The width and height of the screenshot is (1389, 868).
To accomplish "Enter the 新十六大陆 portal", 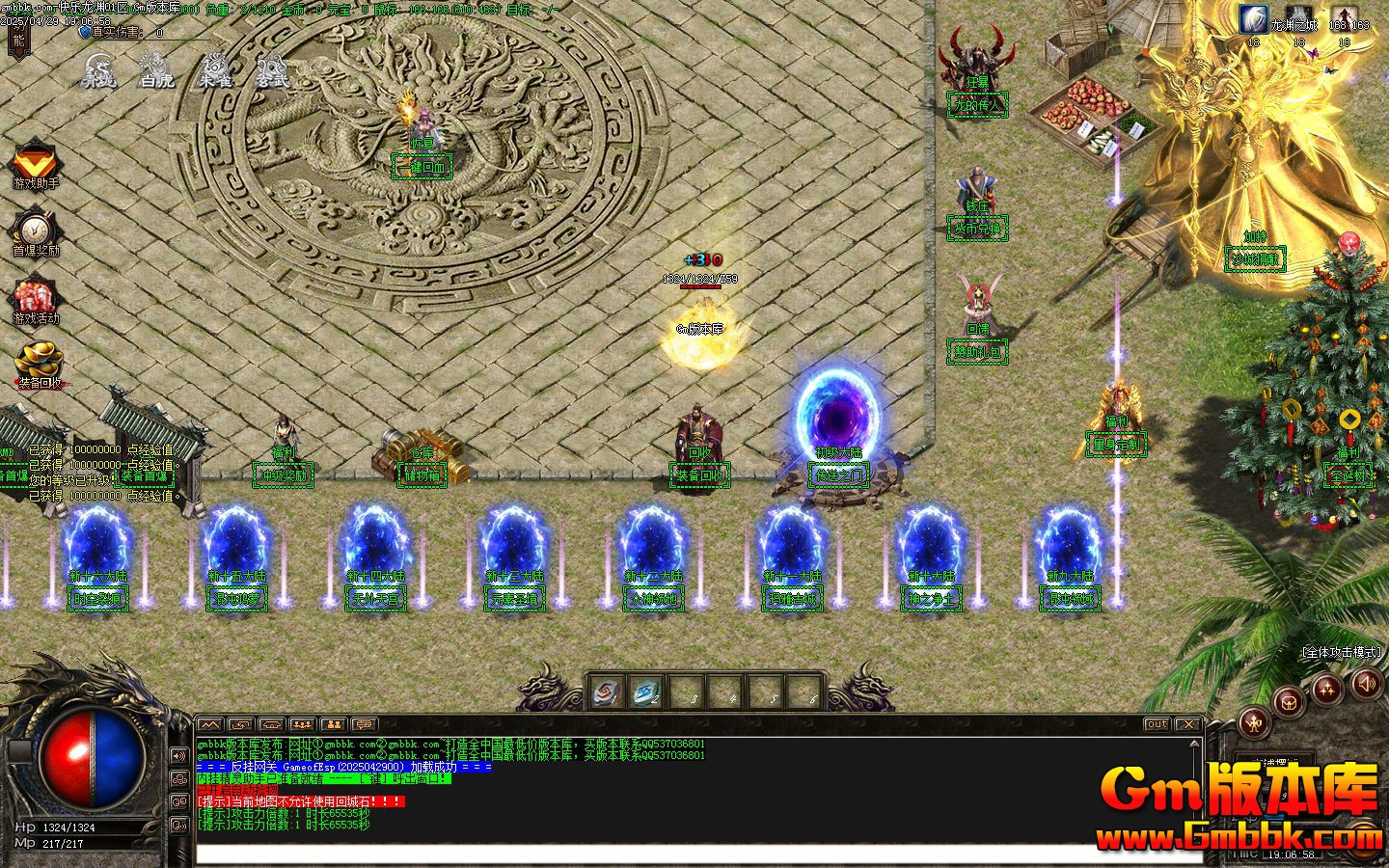I will (x=96, y=550).
